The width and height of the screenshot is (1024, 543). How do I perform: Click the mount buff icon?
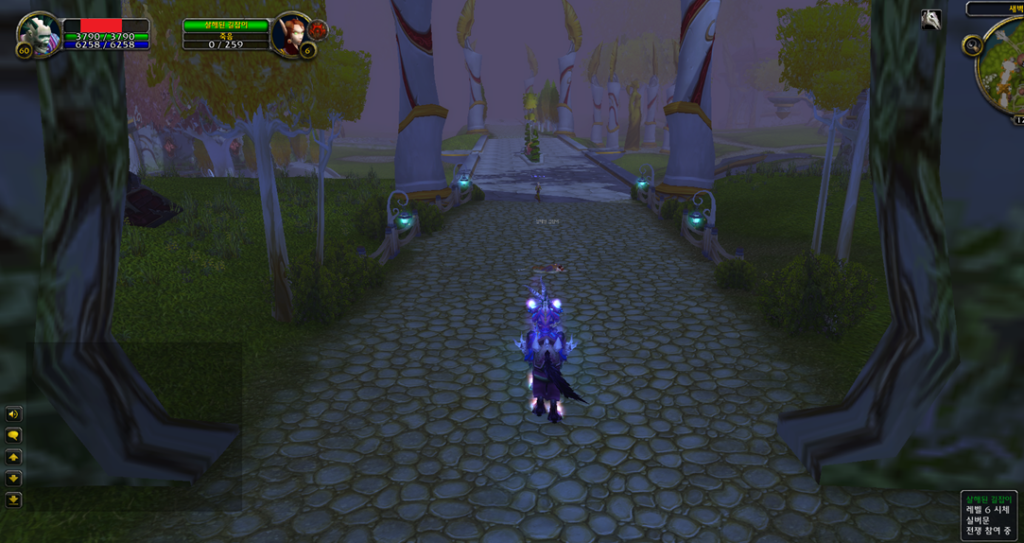pos(931,19)
